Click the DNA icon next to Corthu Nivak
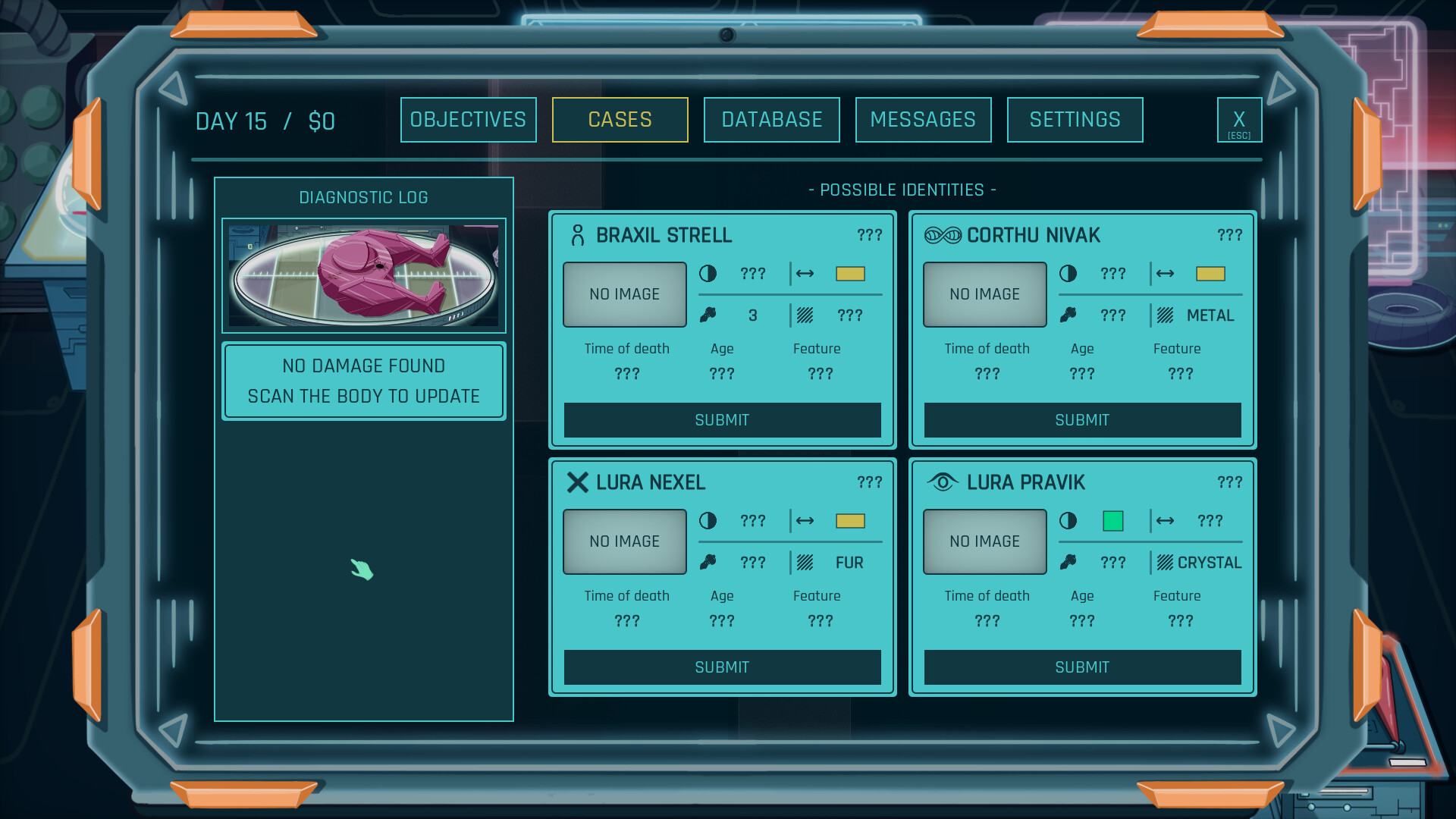The width and height of the screenshot is (1456, 819). 942,235
